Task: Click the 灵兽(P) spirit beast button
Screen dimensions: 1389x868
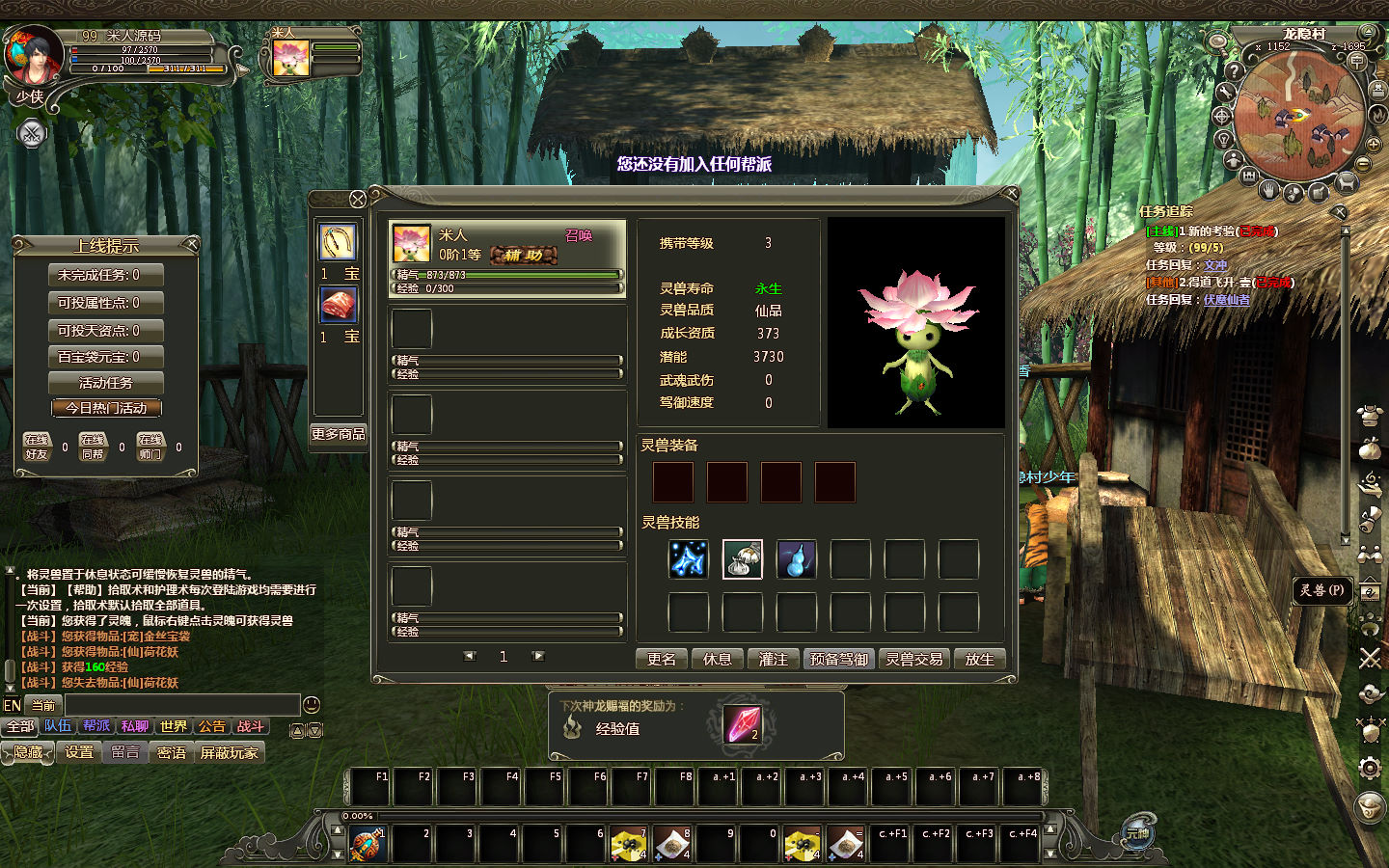Action: click(1321, 590)
